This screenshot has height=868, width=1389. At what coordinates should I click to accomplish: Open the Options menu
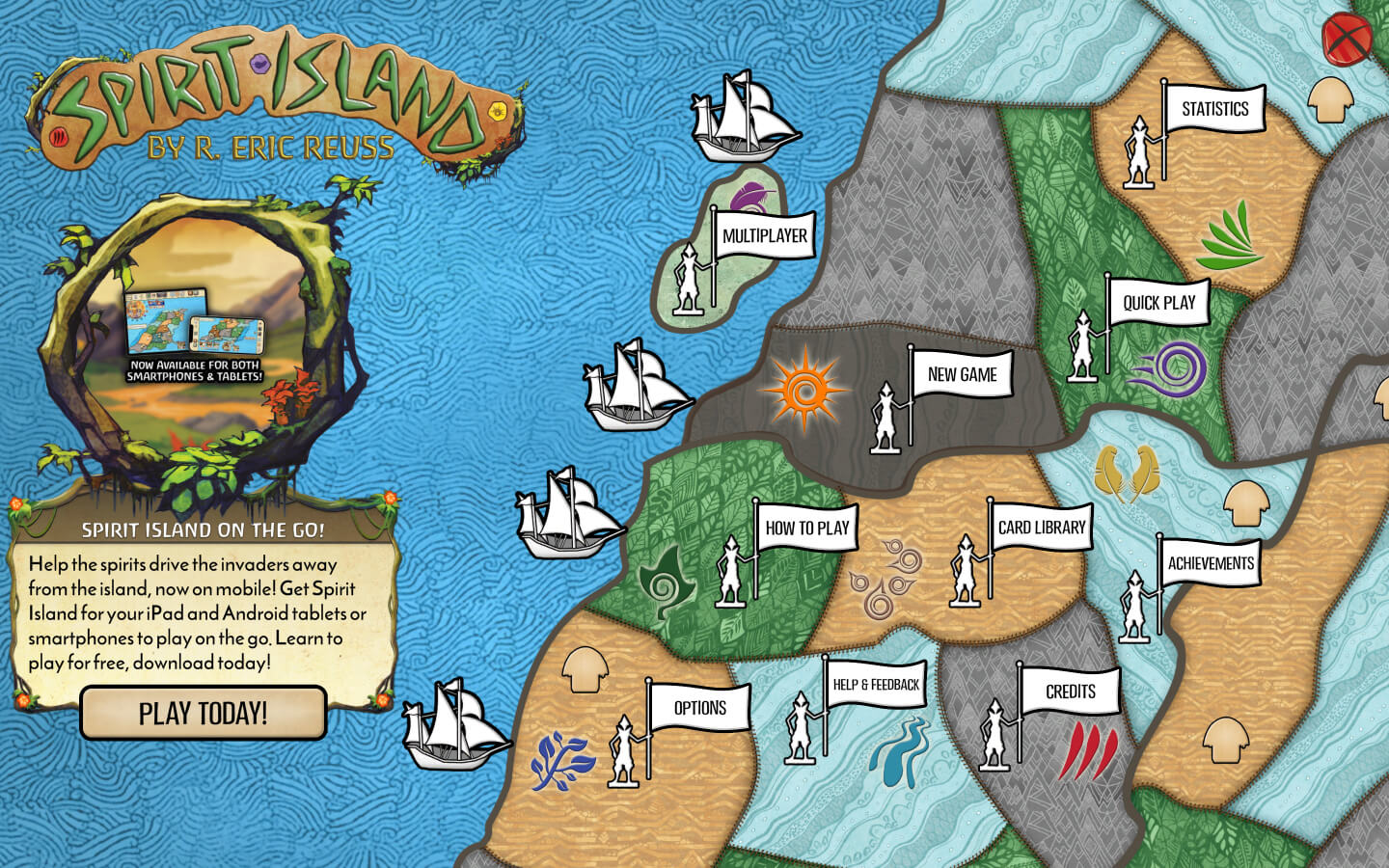[x=699, y=708]
